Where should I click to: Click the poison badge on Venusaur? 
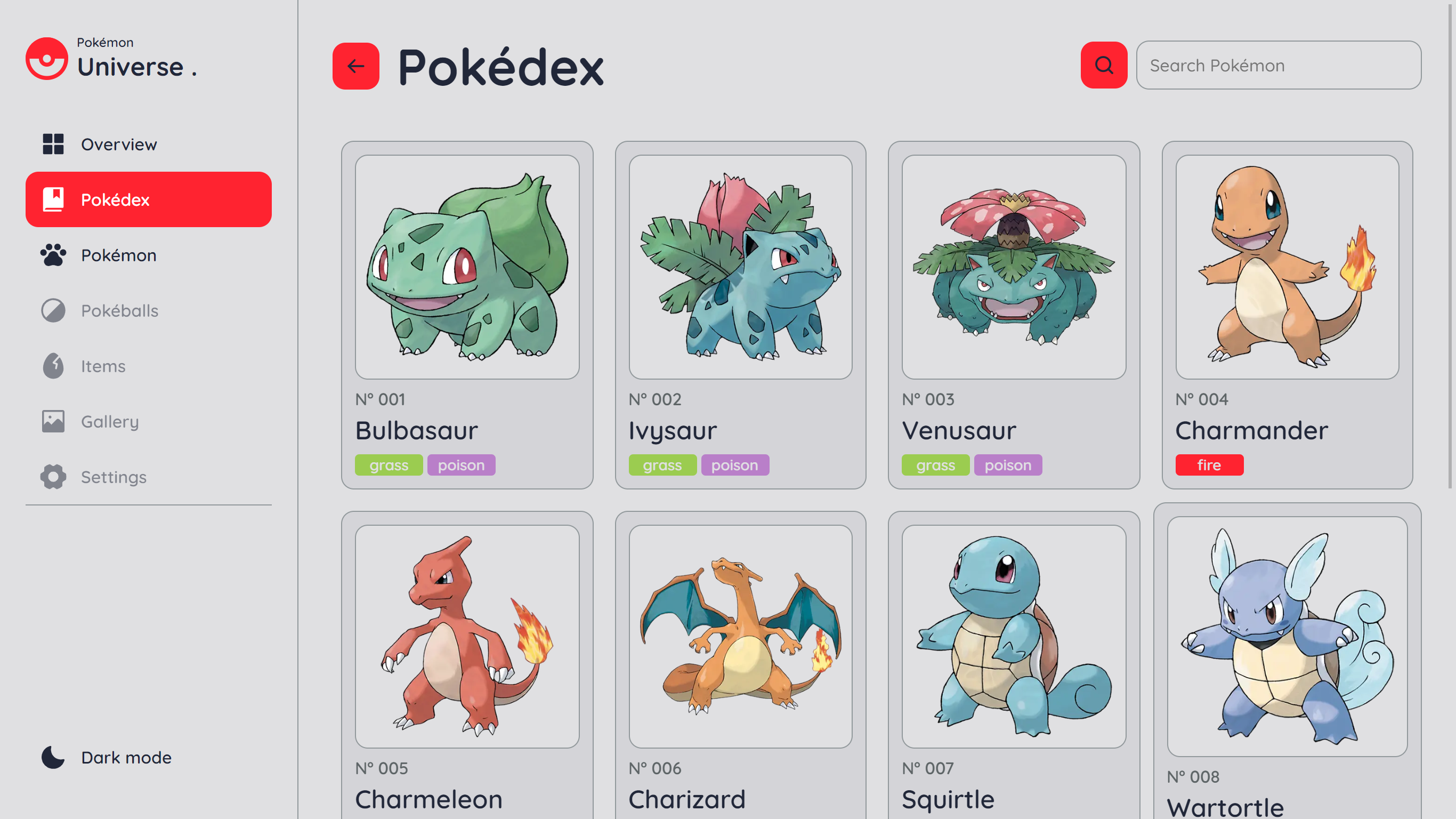pos(1008,464)
